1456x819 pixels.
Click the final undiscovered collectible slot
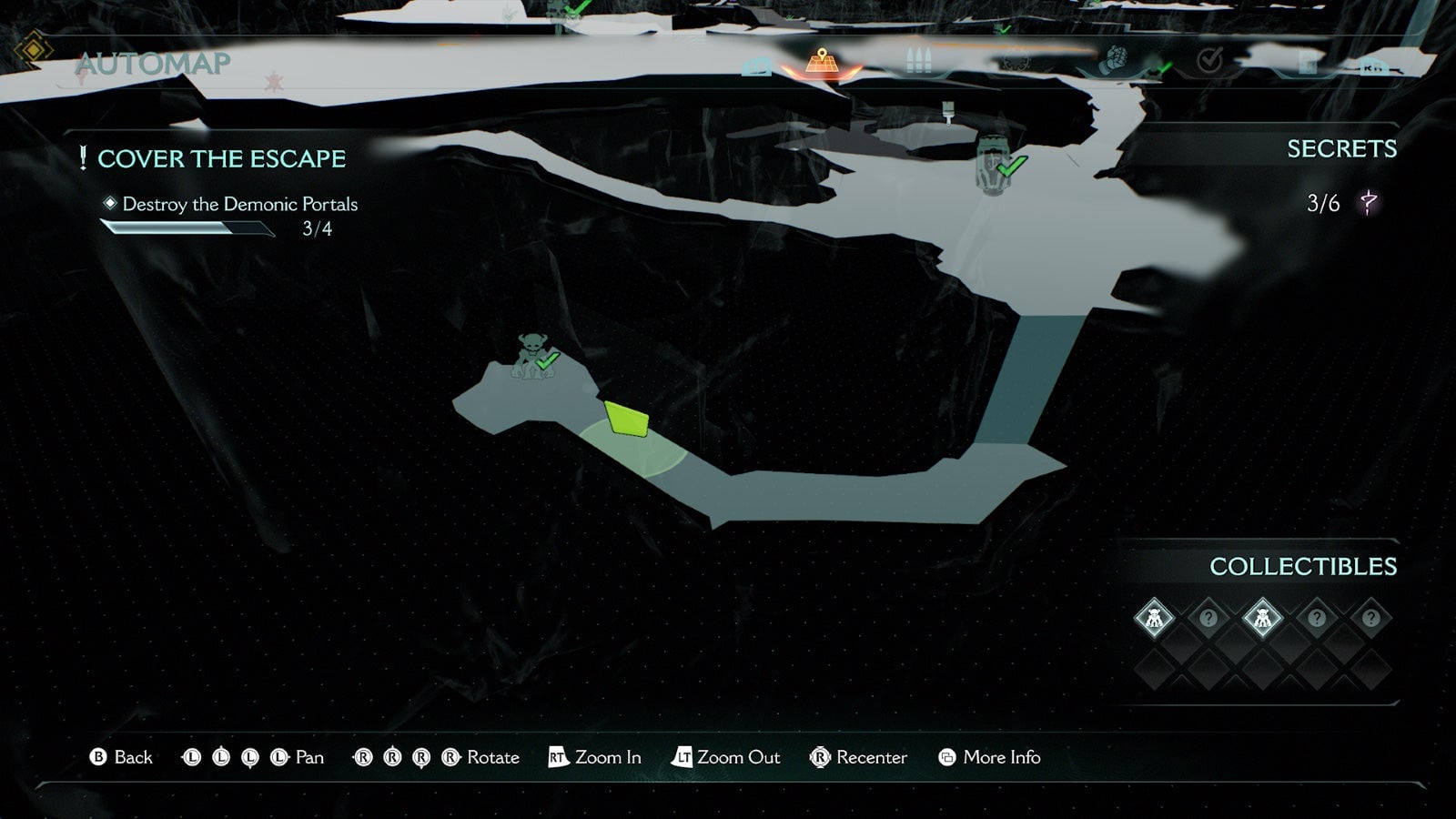tap(1370, 618)
